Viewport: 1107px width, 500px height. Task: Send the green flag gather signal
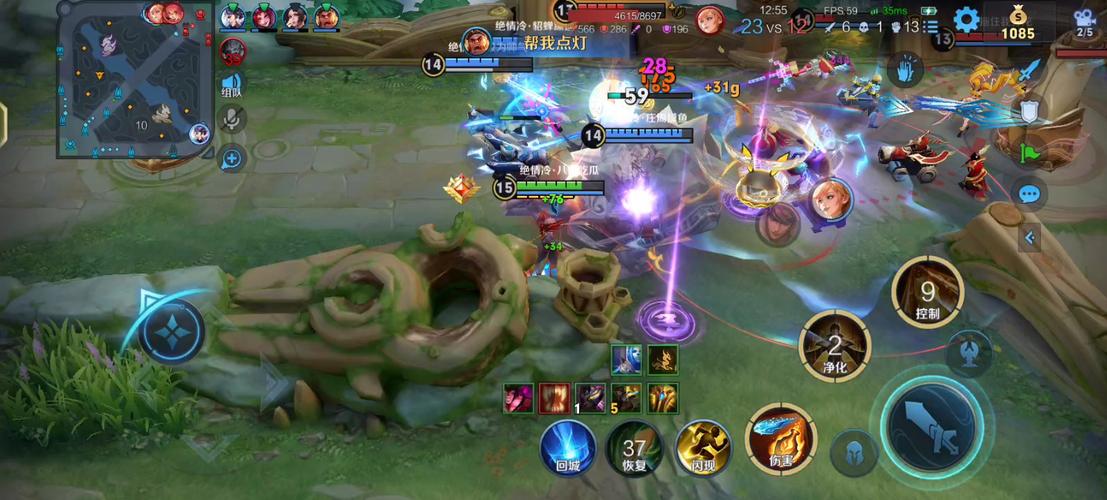pos(1030,153)
